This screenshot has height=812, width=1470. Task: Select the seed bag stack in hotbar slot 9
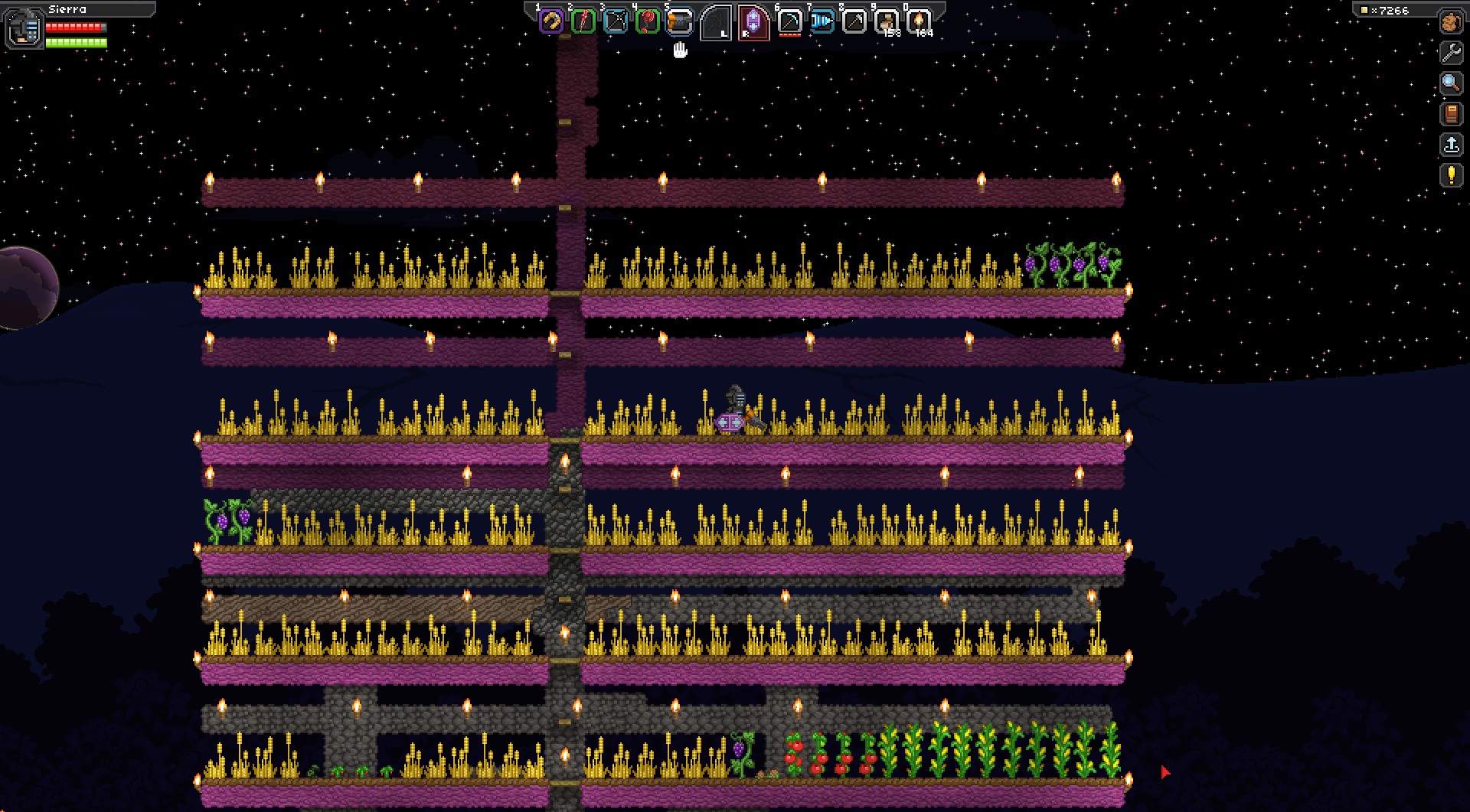point(887,21)
